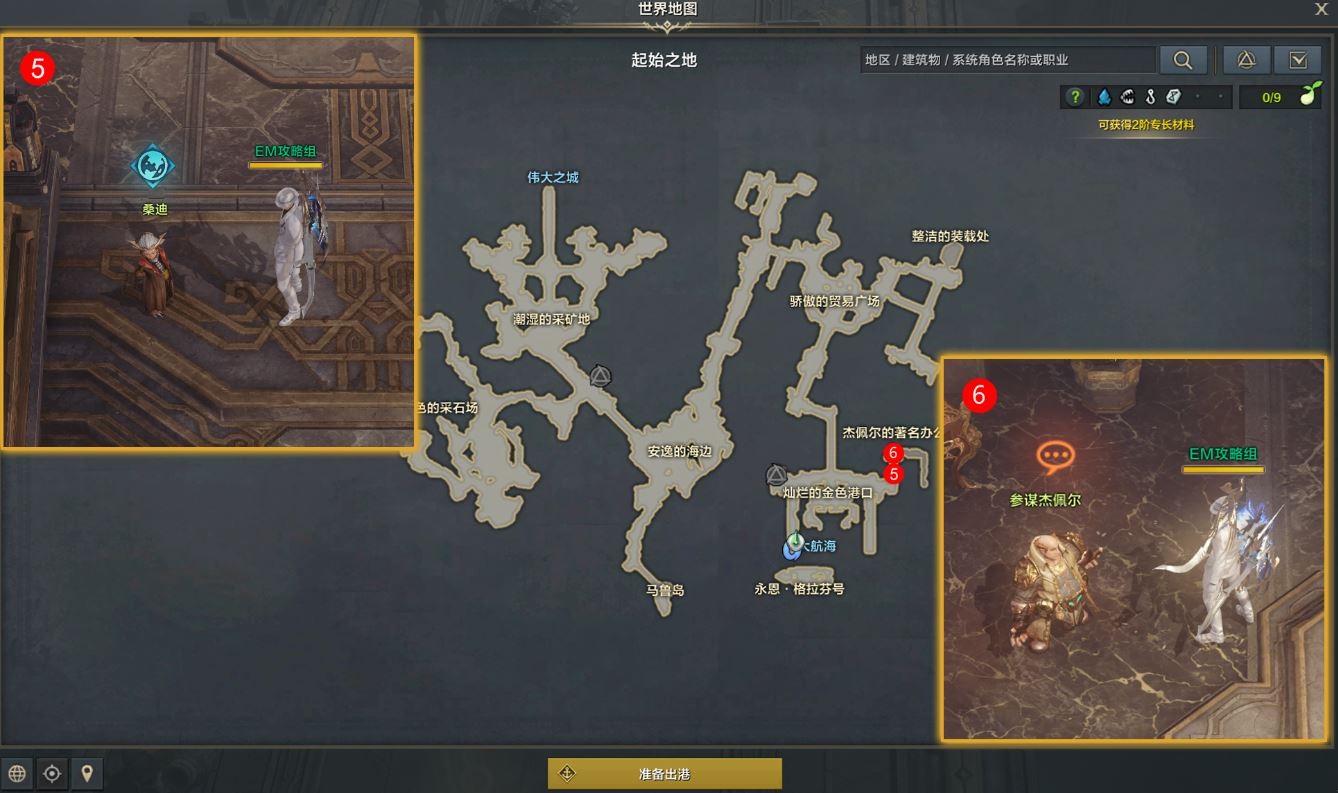Viewport: 1338px width, 793px height.
Task: Click the map search input field
Action: (x=1006, y=60)
